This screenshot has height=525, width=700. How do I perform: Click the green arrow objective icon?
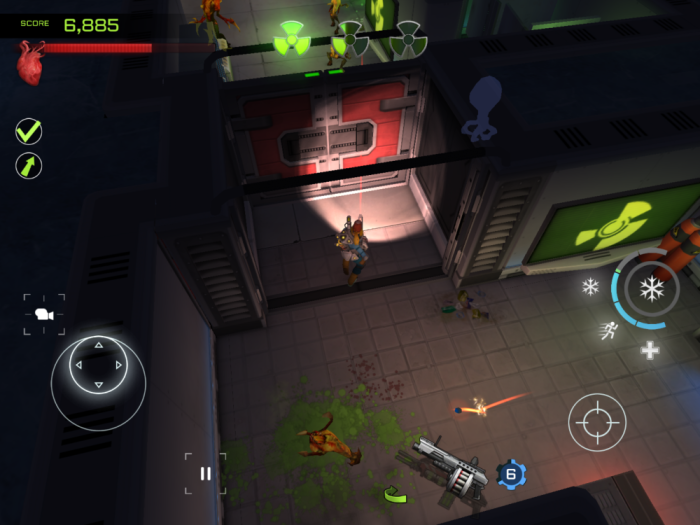tap(29, 165)
